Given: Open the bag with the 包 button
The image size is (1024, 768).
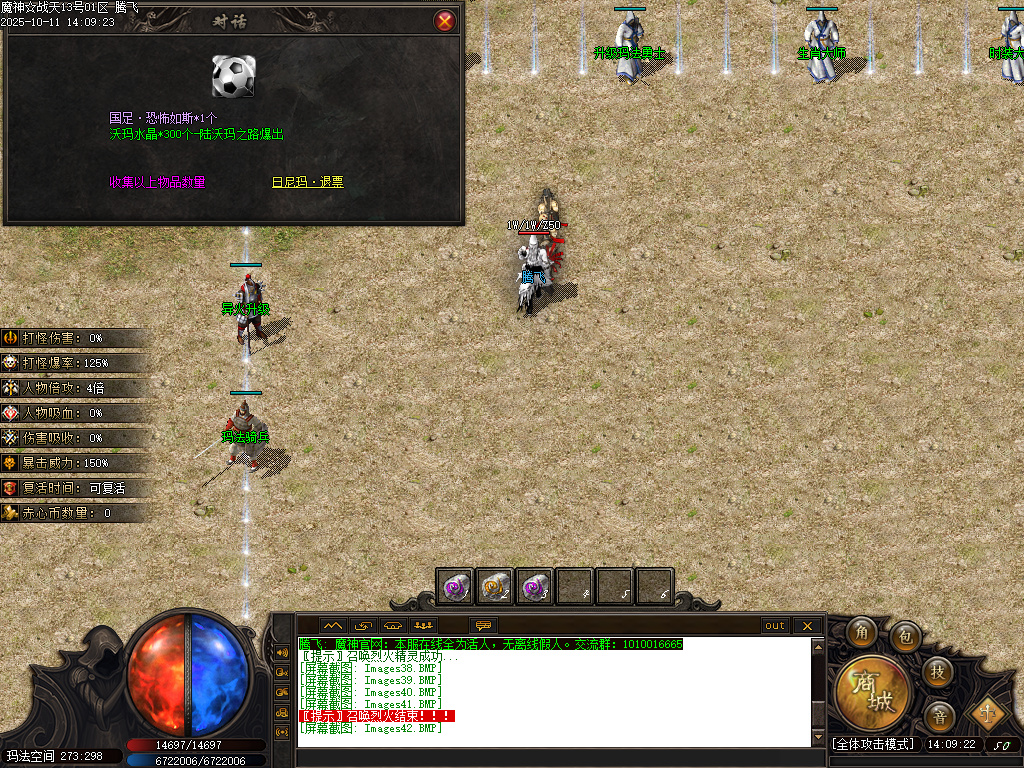Looking at the screenshot, I should pyautogui.click(x=906, y=635).
